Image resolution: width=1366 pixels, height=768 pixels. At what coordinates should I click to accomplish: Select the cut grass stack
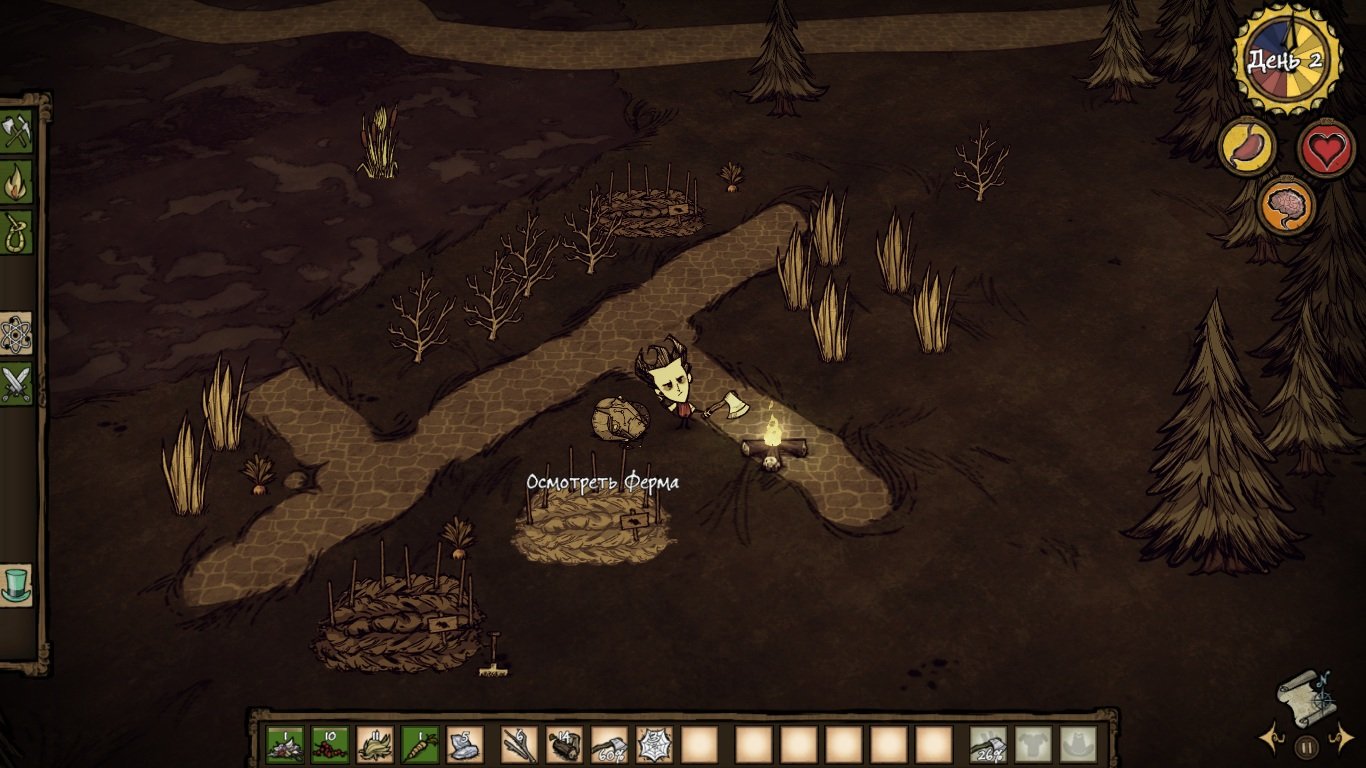coord(375,744)
